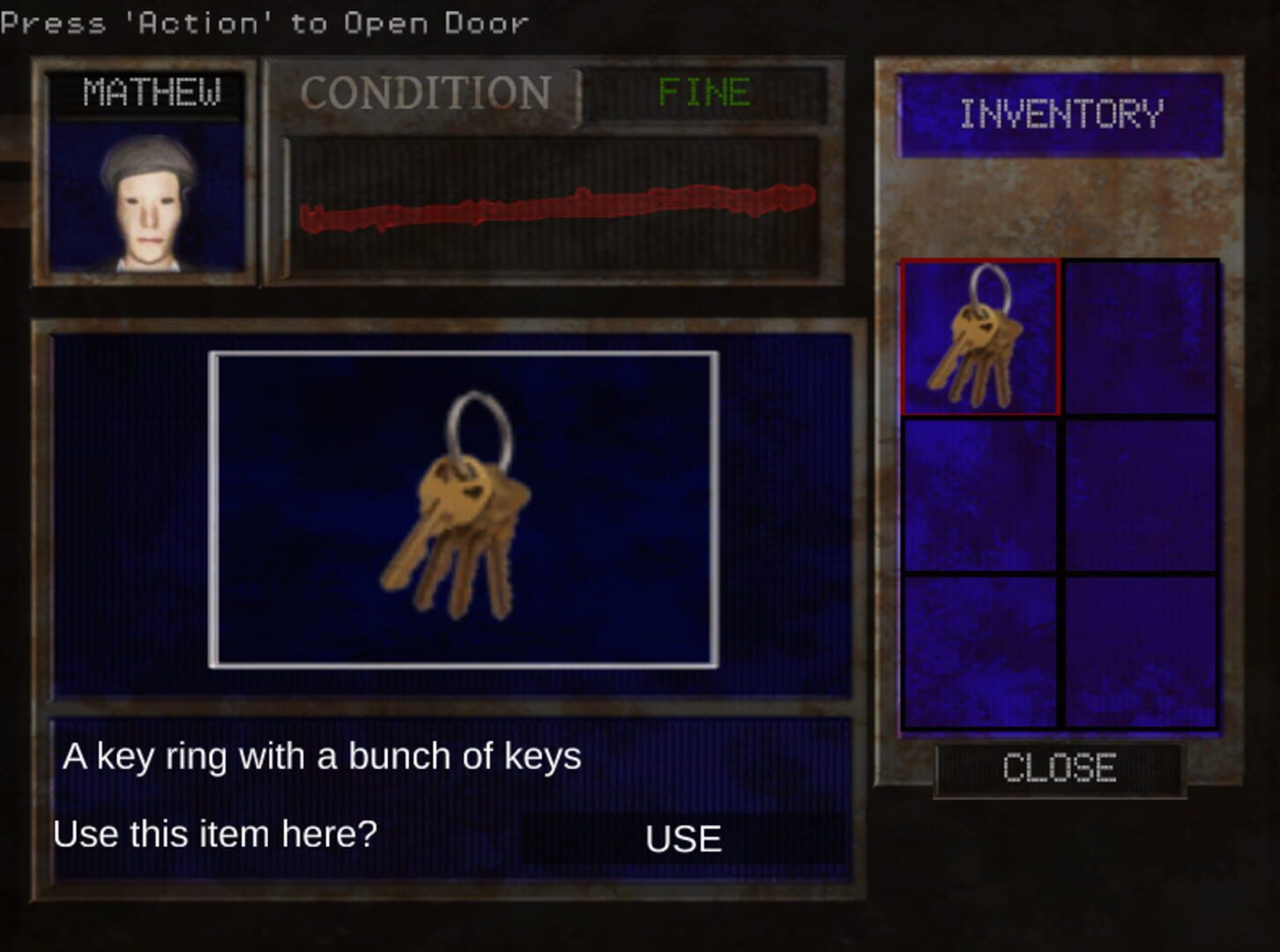Open the INVENTORY panel header
1280x952 pixels.
tap(1062, 113)
